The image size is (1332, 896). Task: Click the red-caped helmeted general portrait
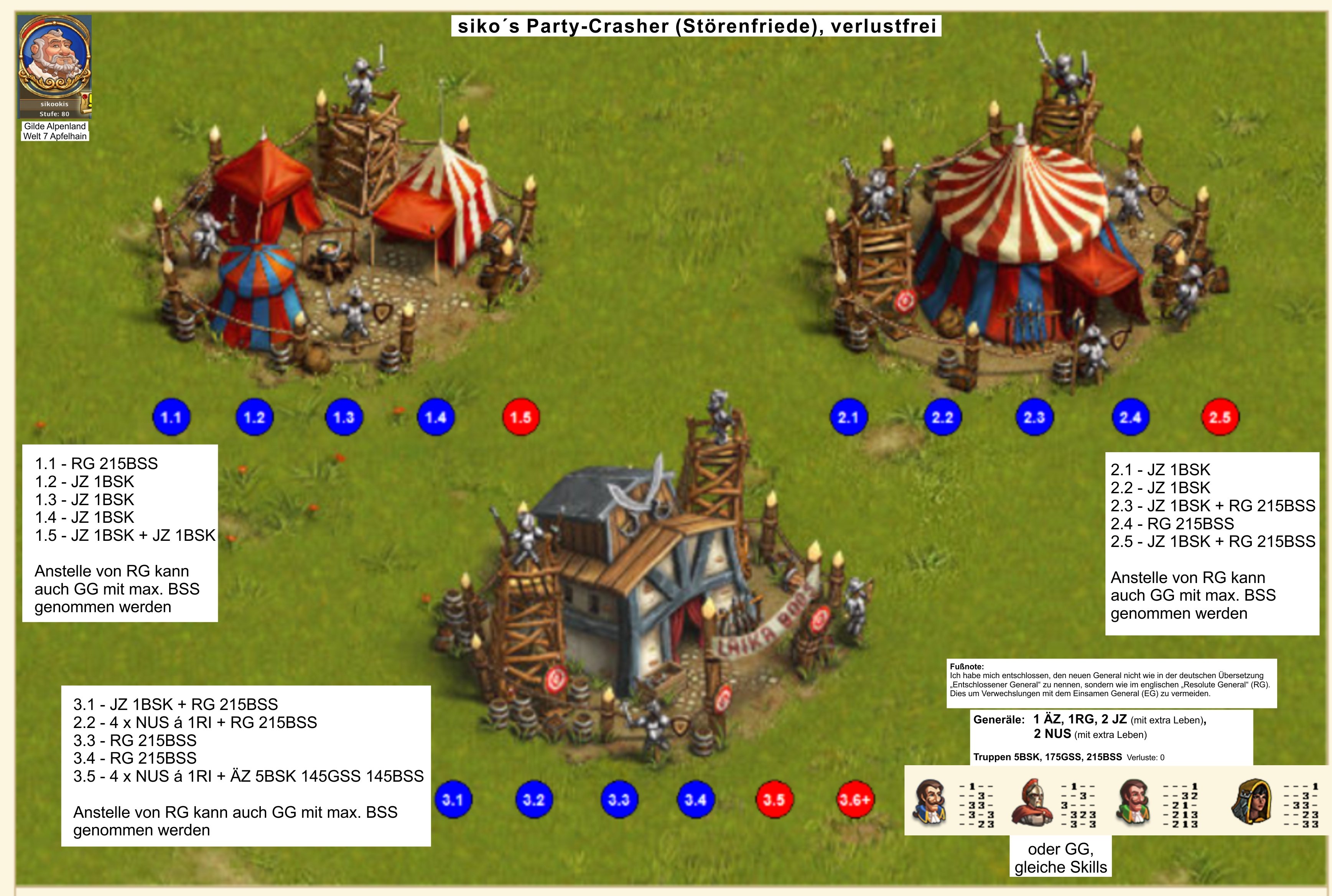(1032, 802)
